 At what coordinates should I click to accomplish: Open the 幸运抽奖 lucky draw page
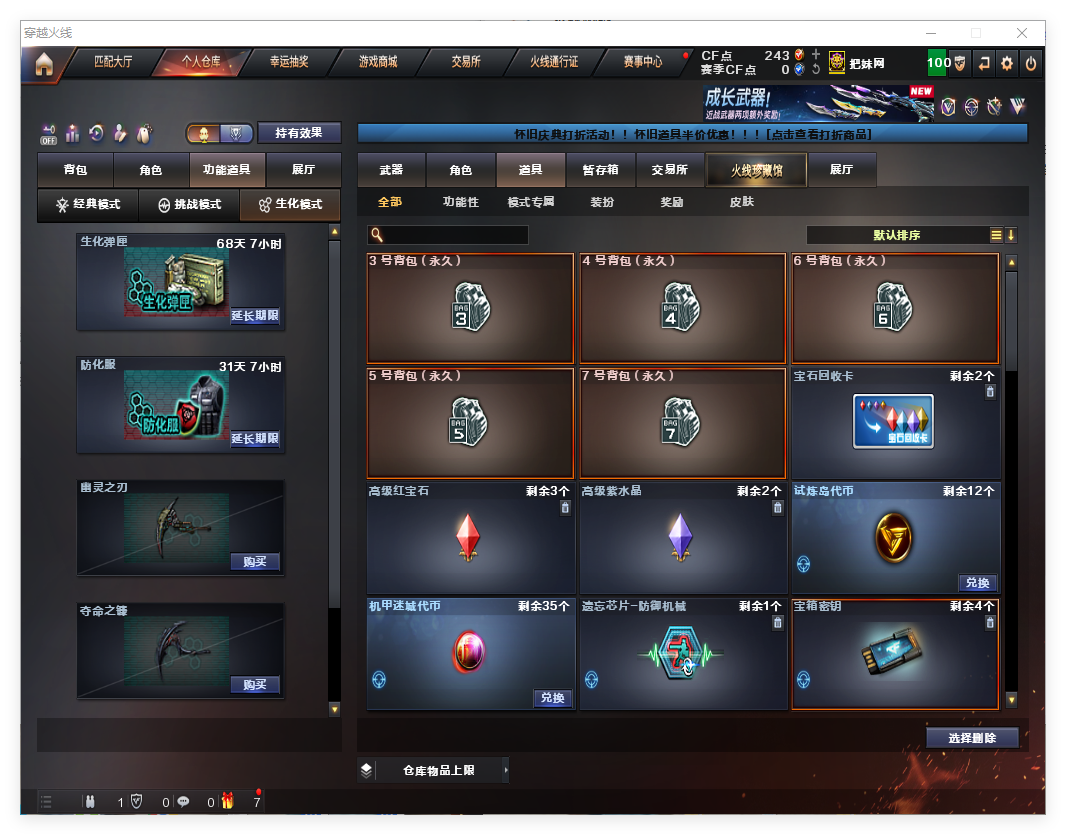pos(289,62)
